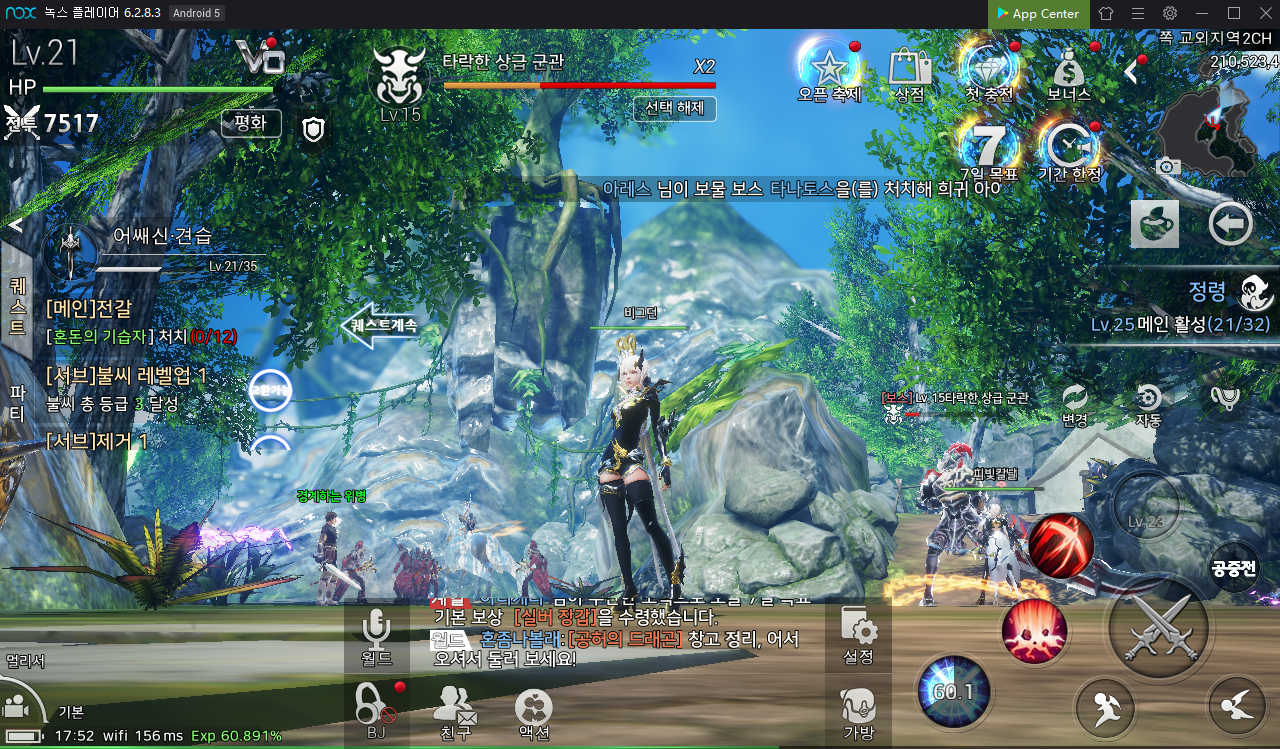Open the 7일 목표 seven-day goal icon
1280x749 pixels.
[x=989, y=148]
